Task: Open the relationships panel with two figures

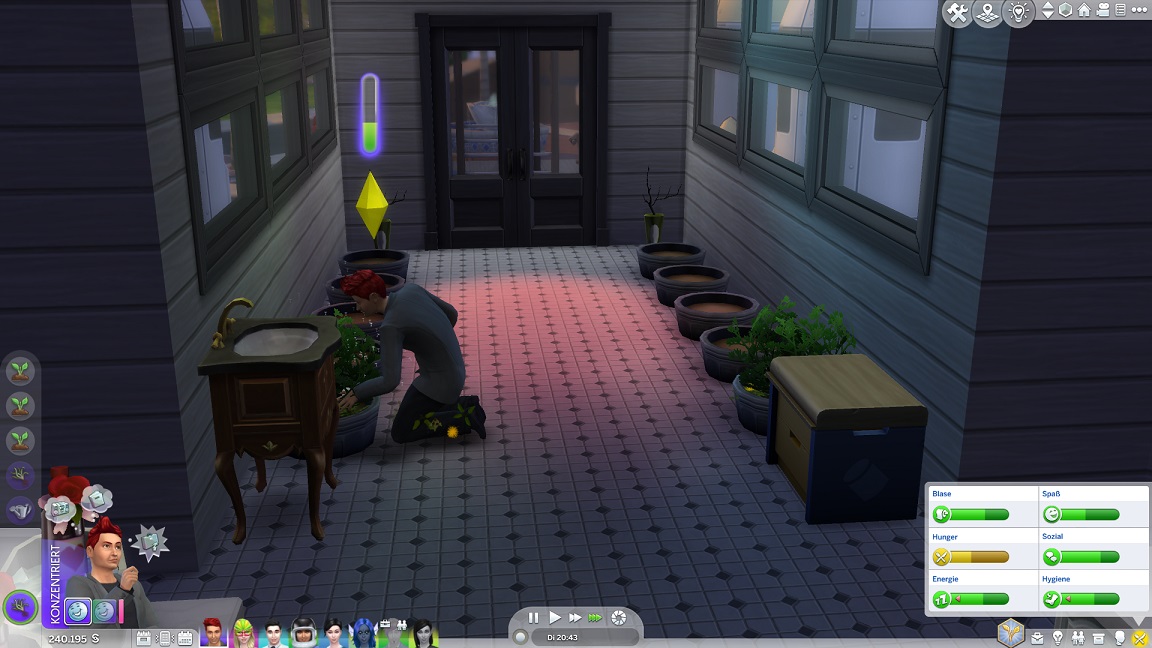Action: 1078,637
